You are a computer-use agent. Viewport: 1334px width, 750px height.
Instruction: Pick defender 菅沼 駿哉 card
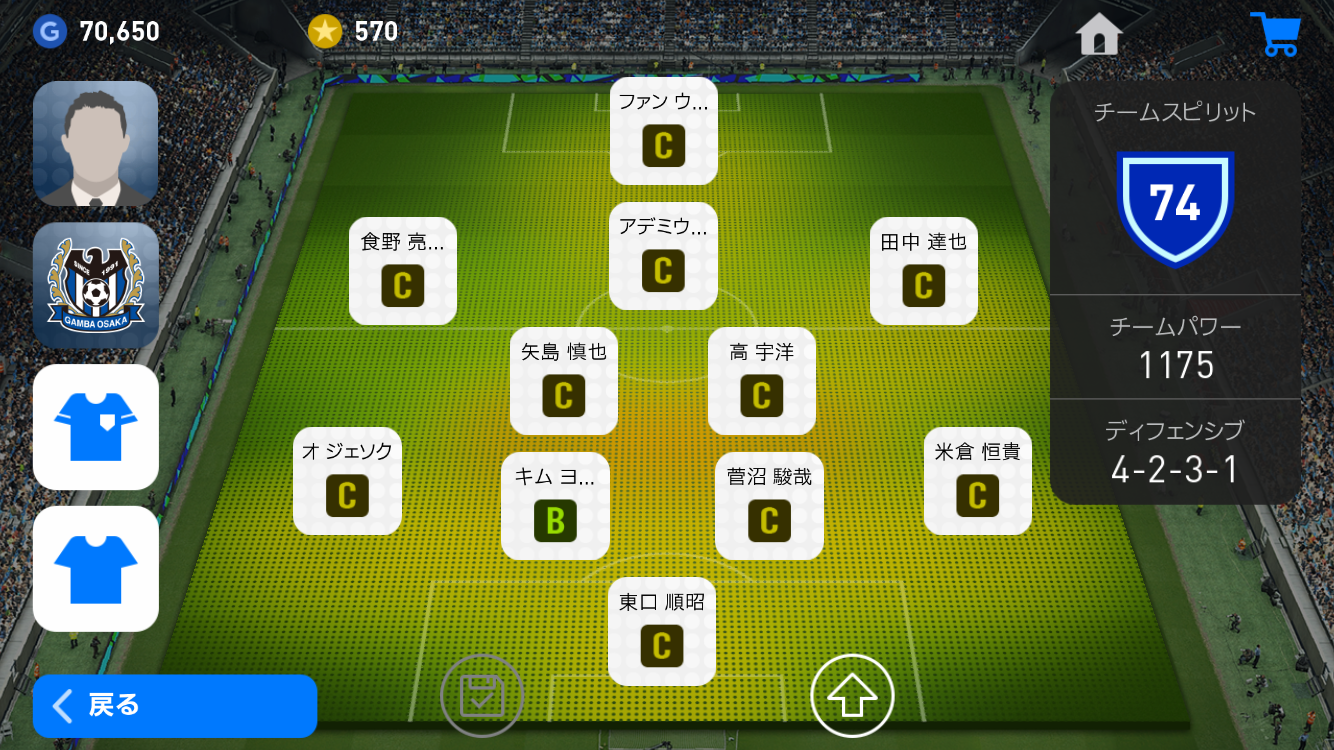coord(769,506)
